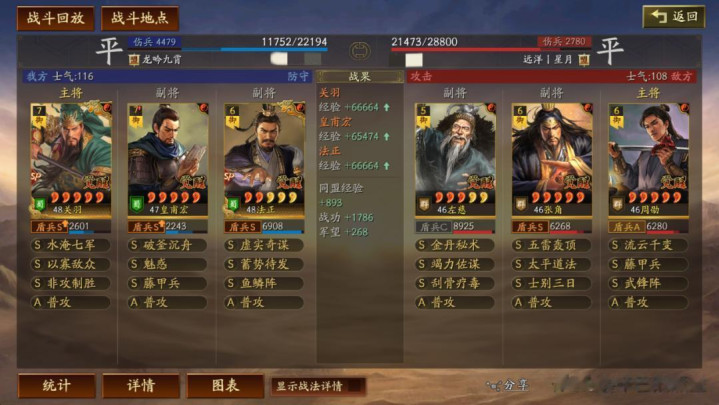Click the 返回 back button
Viewport: 719px width, 405px height.
[x=673, y=17]
